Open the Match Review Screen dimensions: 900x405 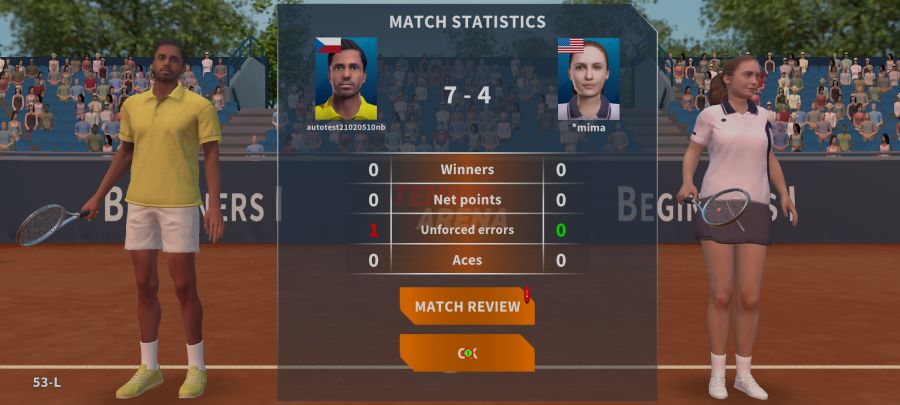click(467, 306)
